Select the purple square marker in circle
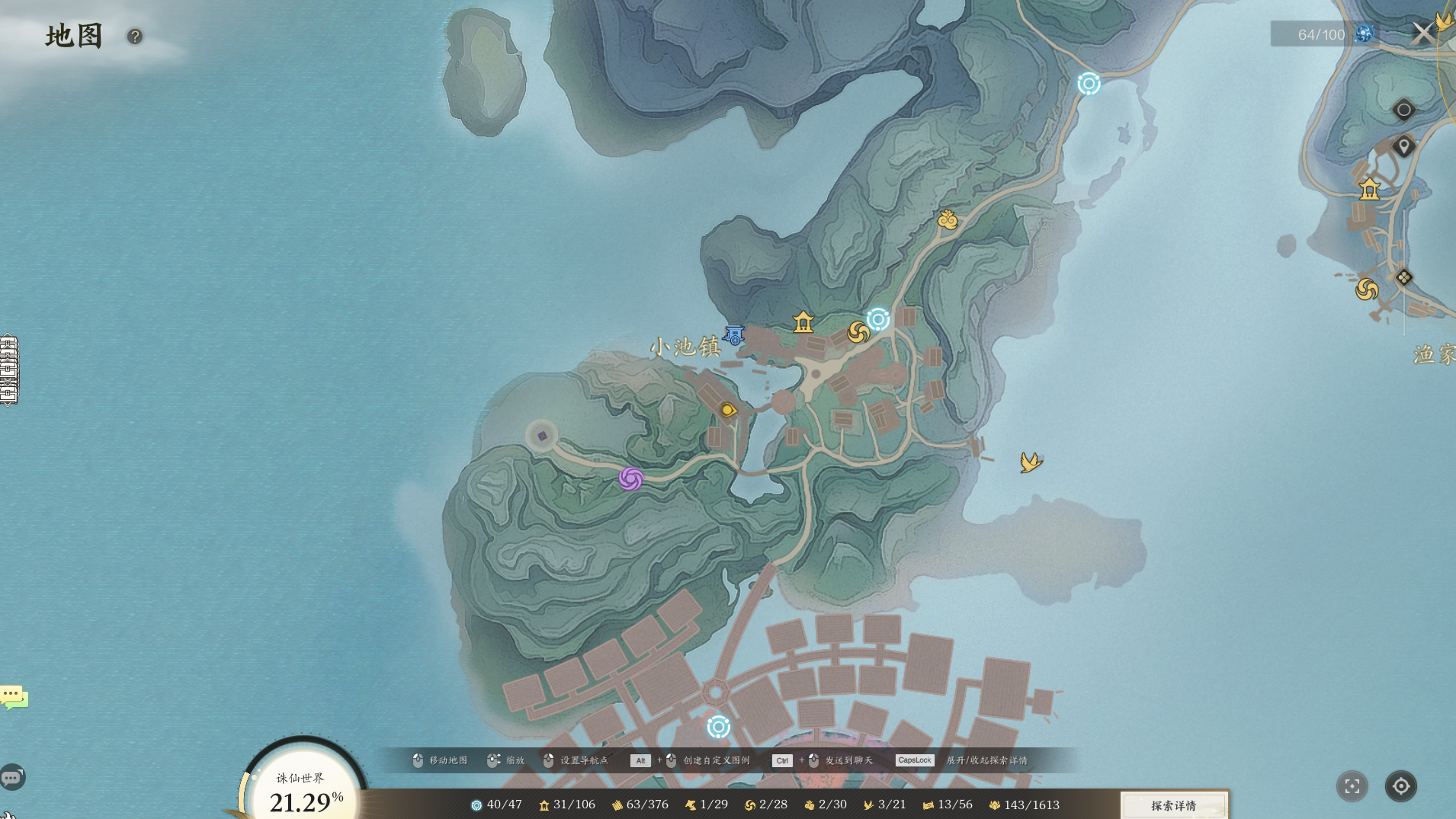 pos(542,437)
